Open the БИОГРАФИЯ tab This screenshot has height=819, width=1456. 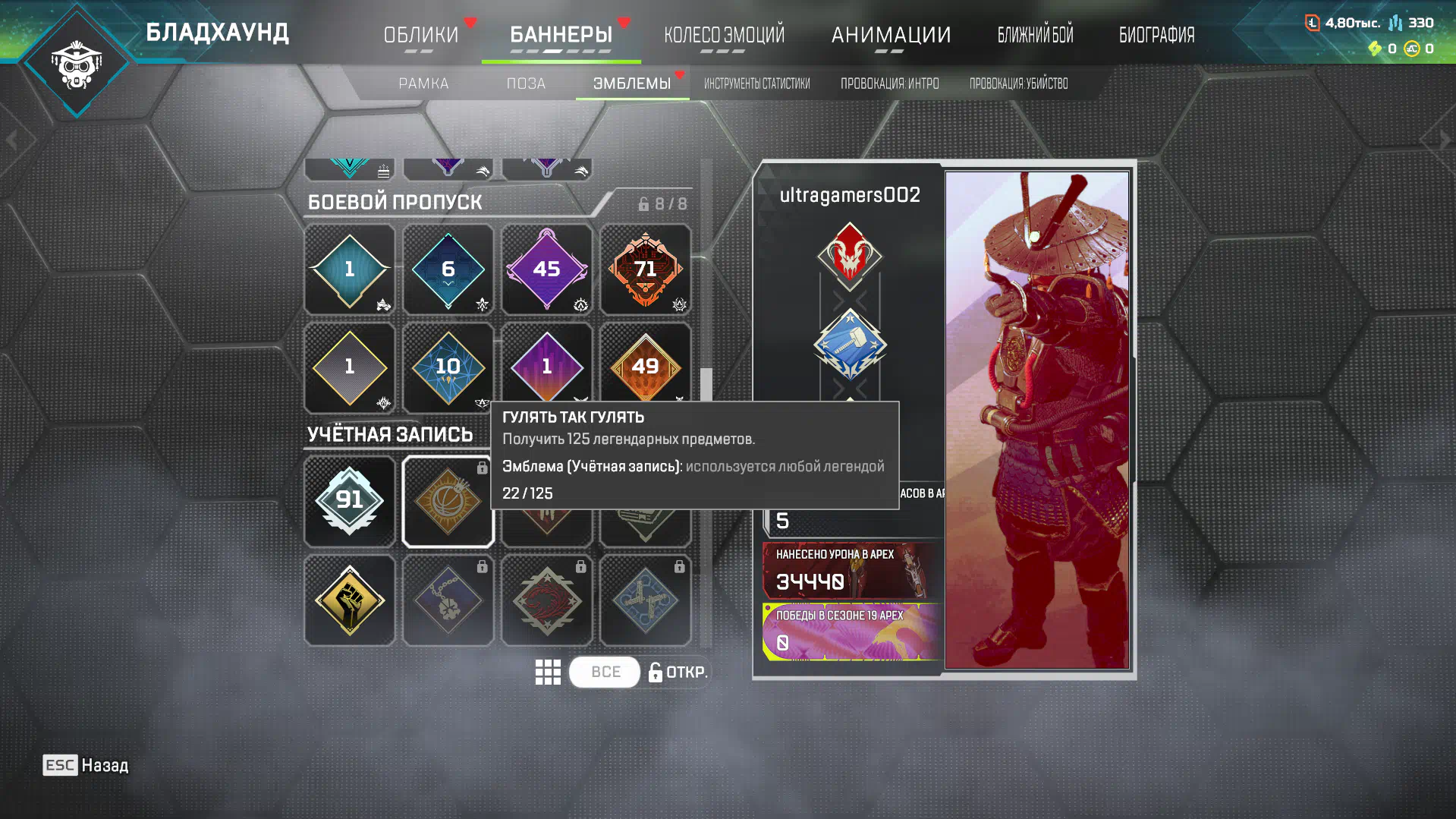(x=1156, y=35)
